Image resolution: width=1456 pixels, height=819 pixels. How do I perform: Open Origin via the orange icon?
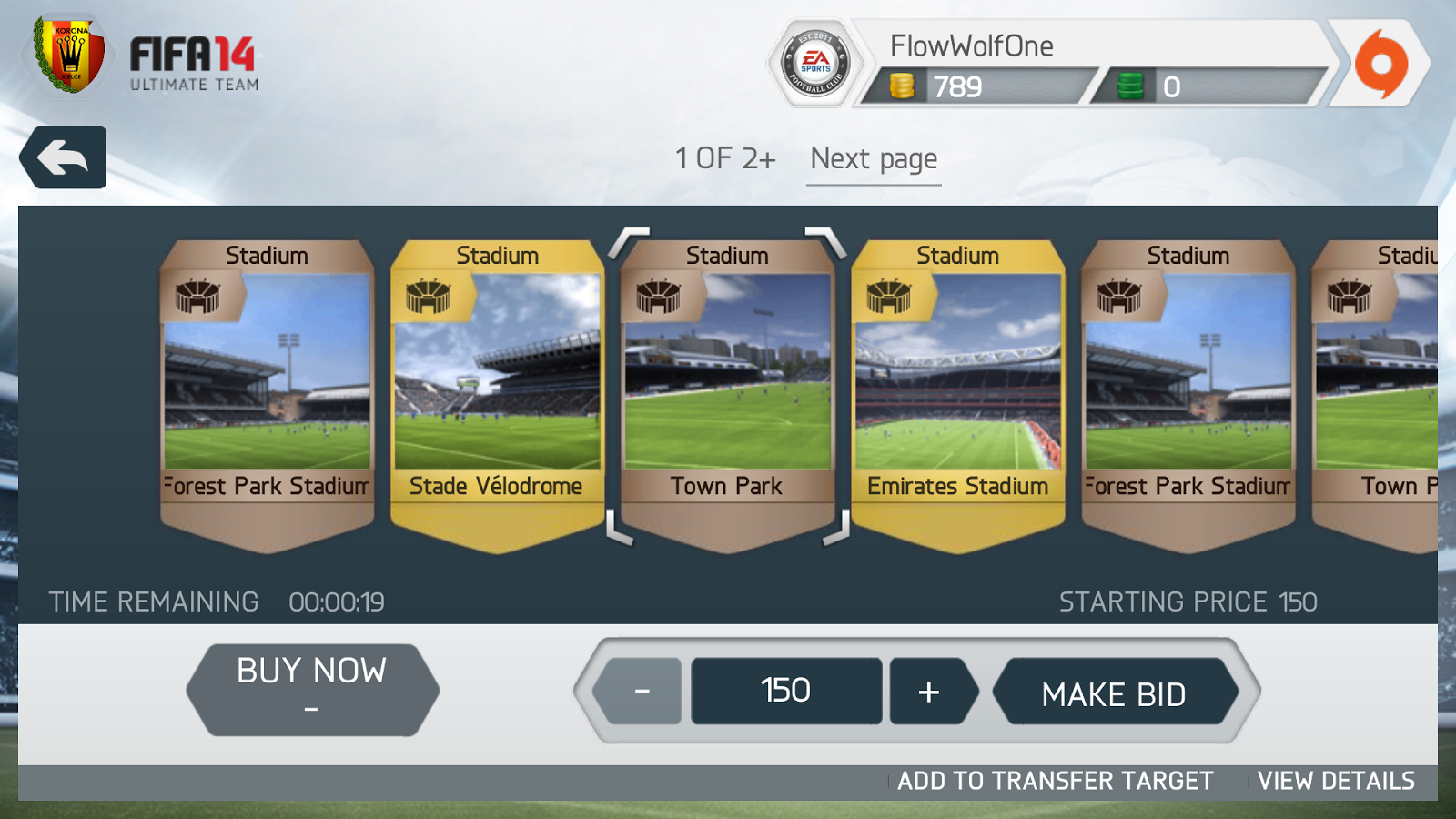click(1383, 64)
